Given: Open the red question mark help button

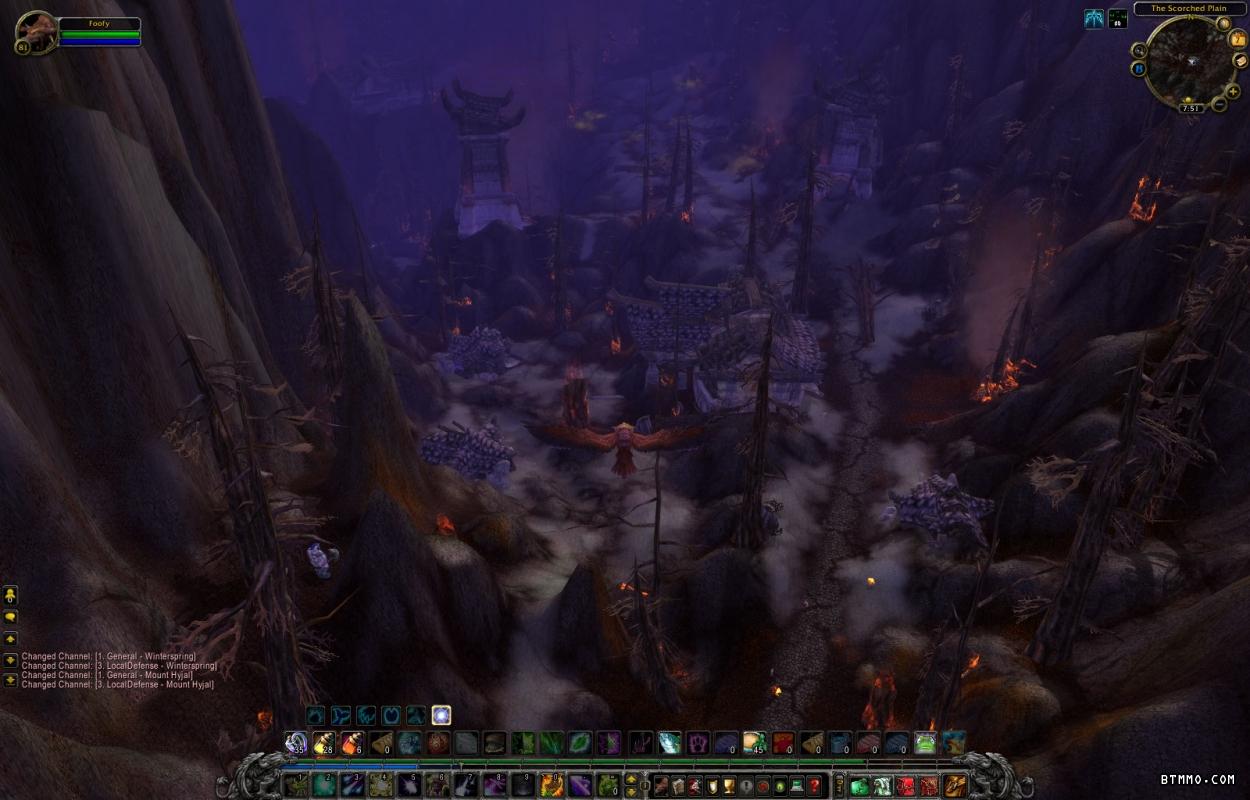Looking at the screenshot, I should point(815,785).
